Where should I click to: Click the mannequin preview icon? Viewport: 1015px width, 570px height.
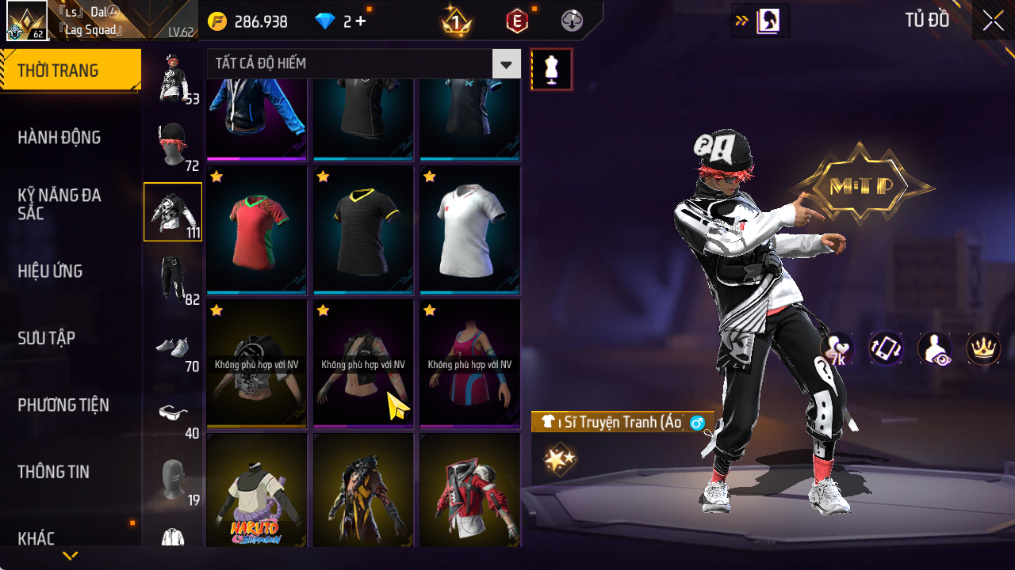coord(551,69)
